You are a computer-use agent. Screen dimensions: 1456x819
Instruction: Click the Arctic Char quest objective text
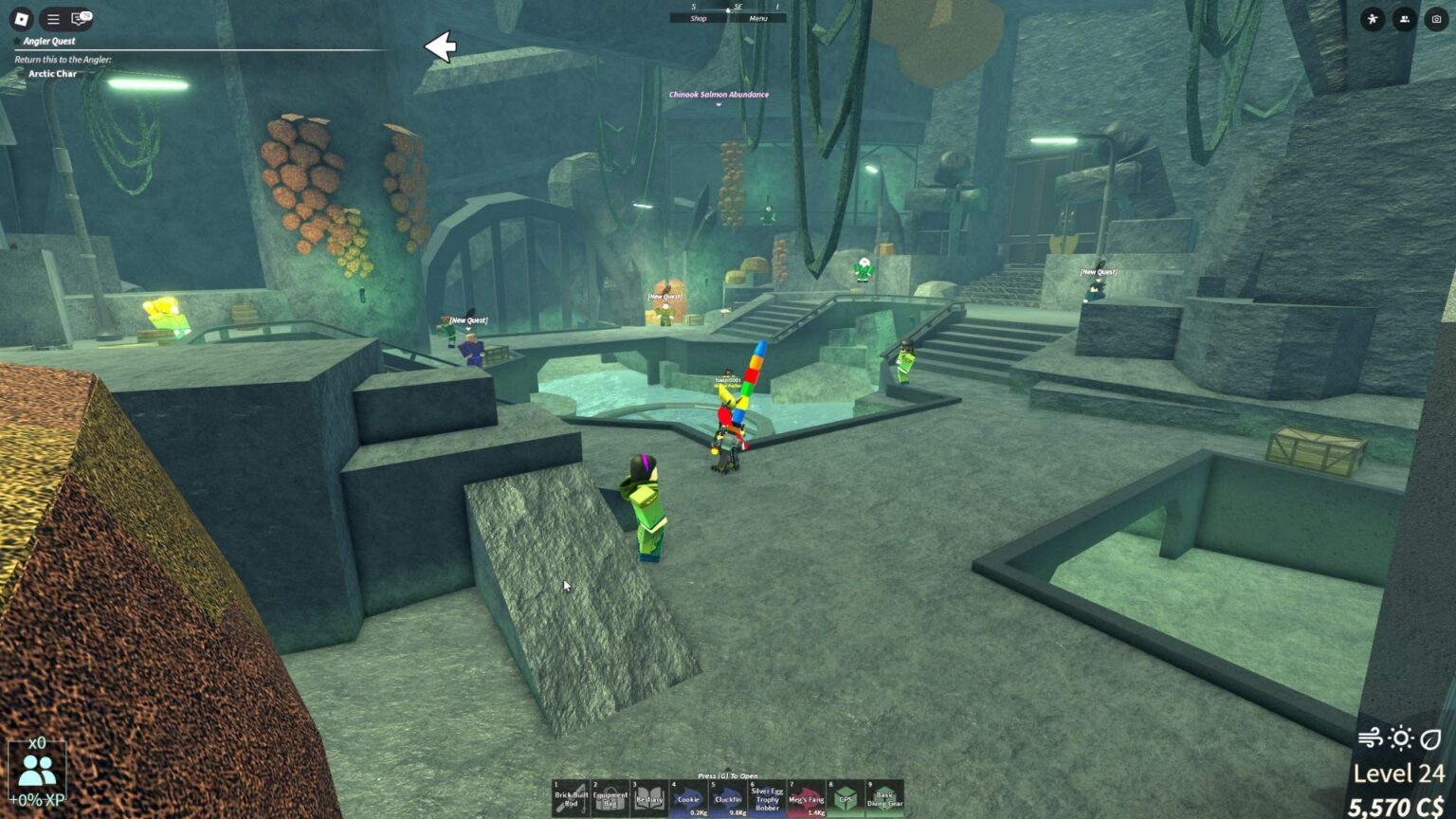pos(52,73)
